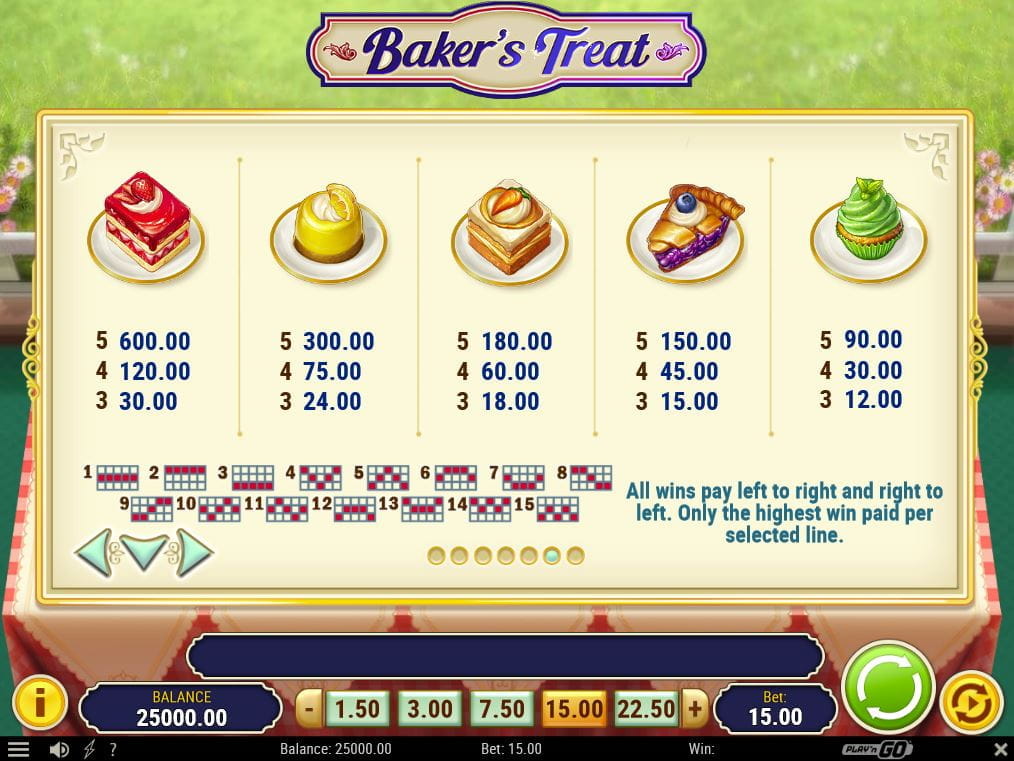This screenshot has width=1014, height=761.
Task: Click the yellow info 'i' button
Action: click(39, 703)
